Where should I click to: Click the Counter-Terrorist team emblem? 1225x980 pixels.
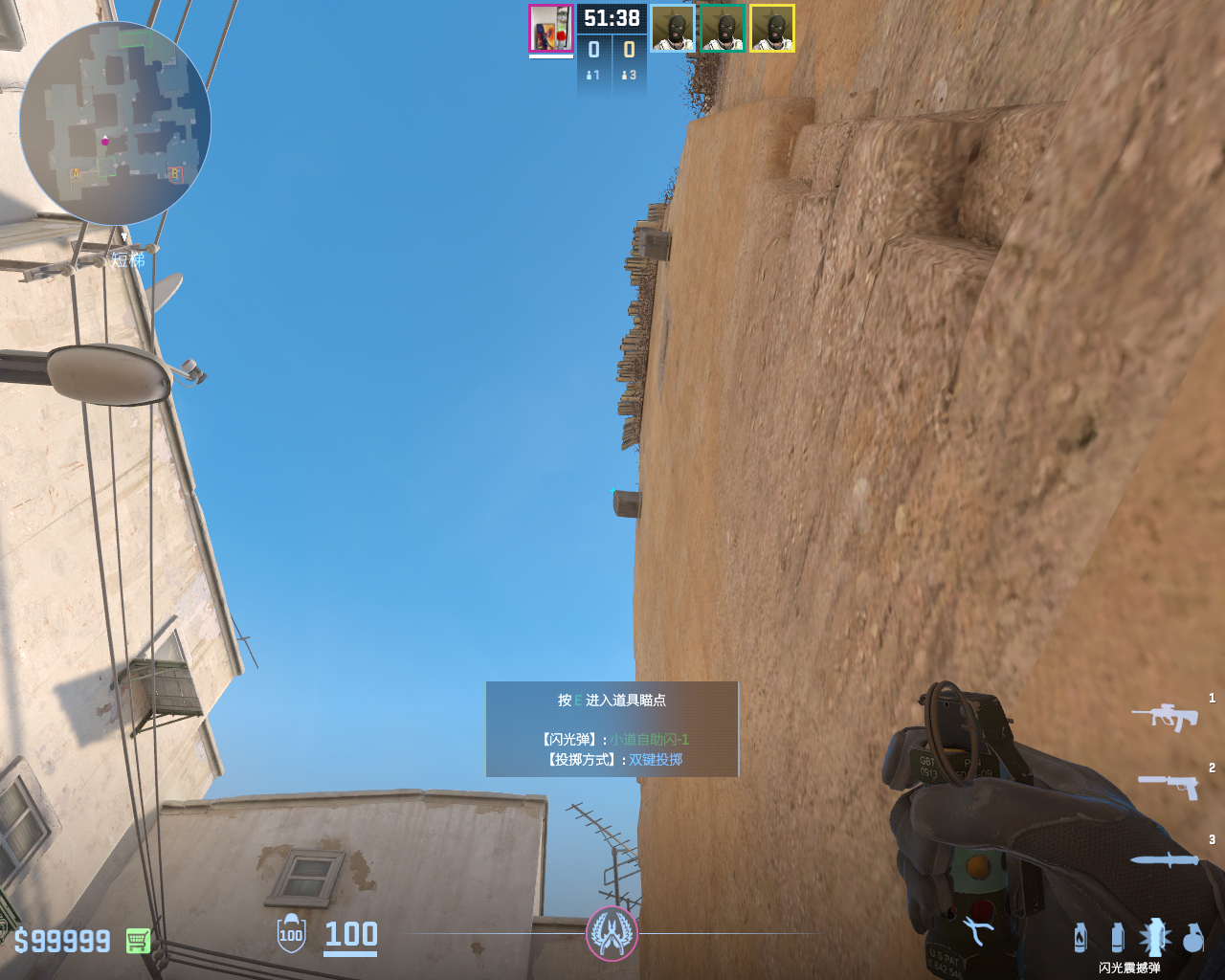tap(612, 932)
